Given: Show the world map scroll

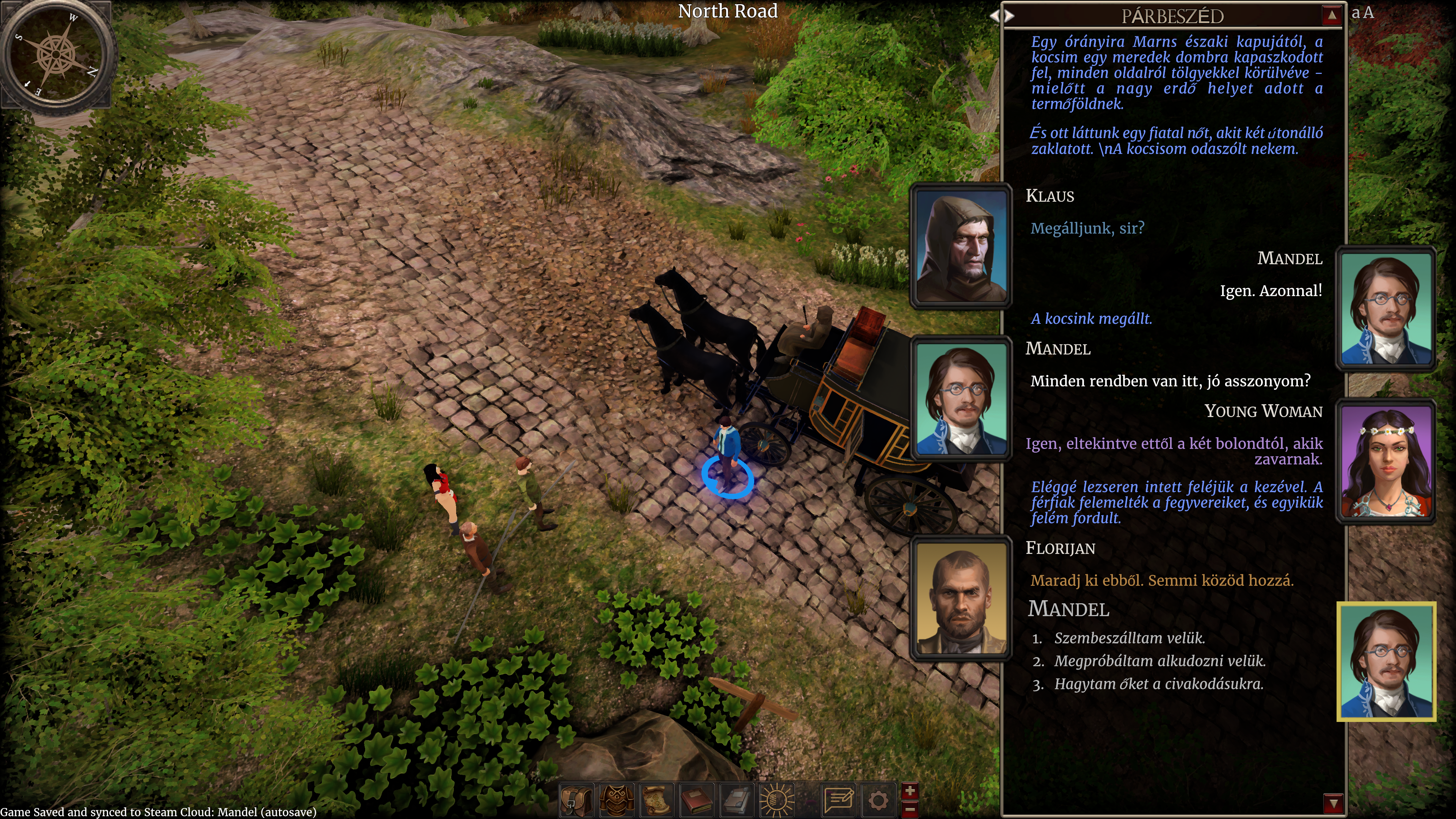Looking at the screenshot, I should pyautogui.click(x=657, y=800).
